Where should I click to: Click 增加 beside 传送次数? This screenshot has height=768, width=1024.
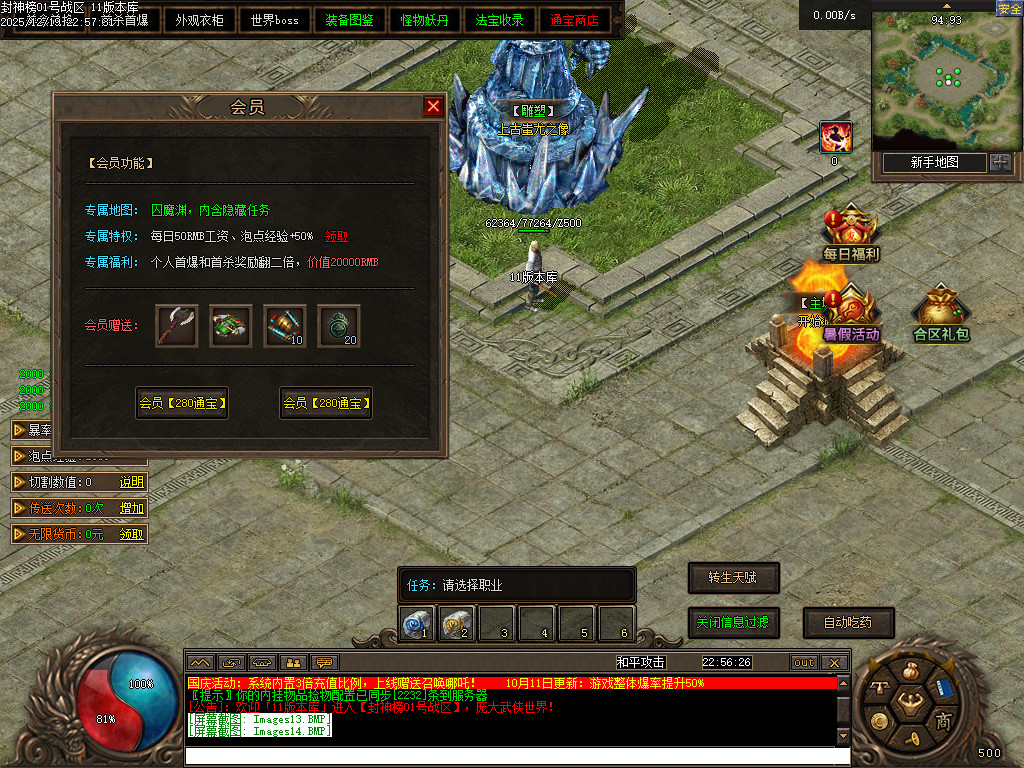pos(132,508)
